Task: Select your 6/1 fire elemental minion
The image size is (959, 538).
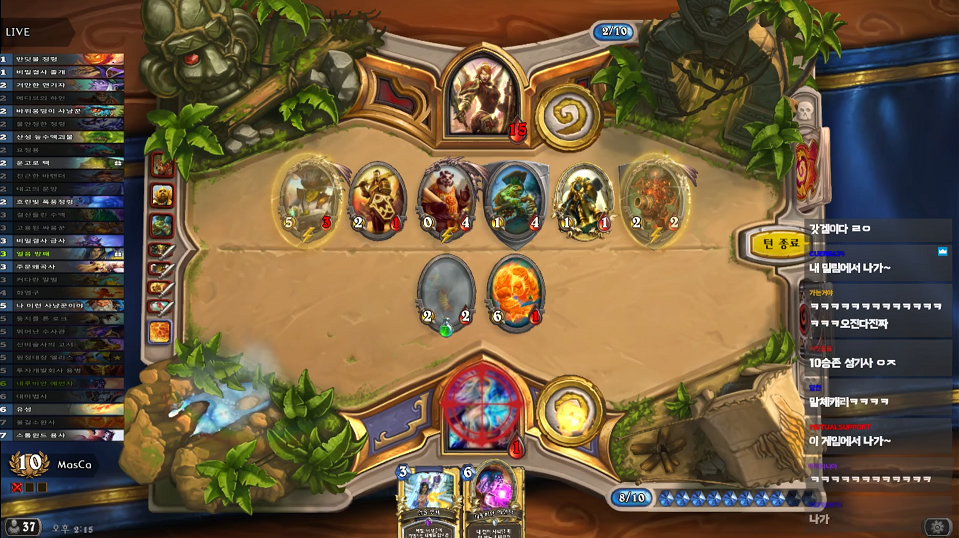Action: click(x=515, y=290)
